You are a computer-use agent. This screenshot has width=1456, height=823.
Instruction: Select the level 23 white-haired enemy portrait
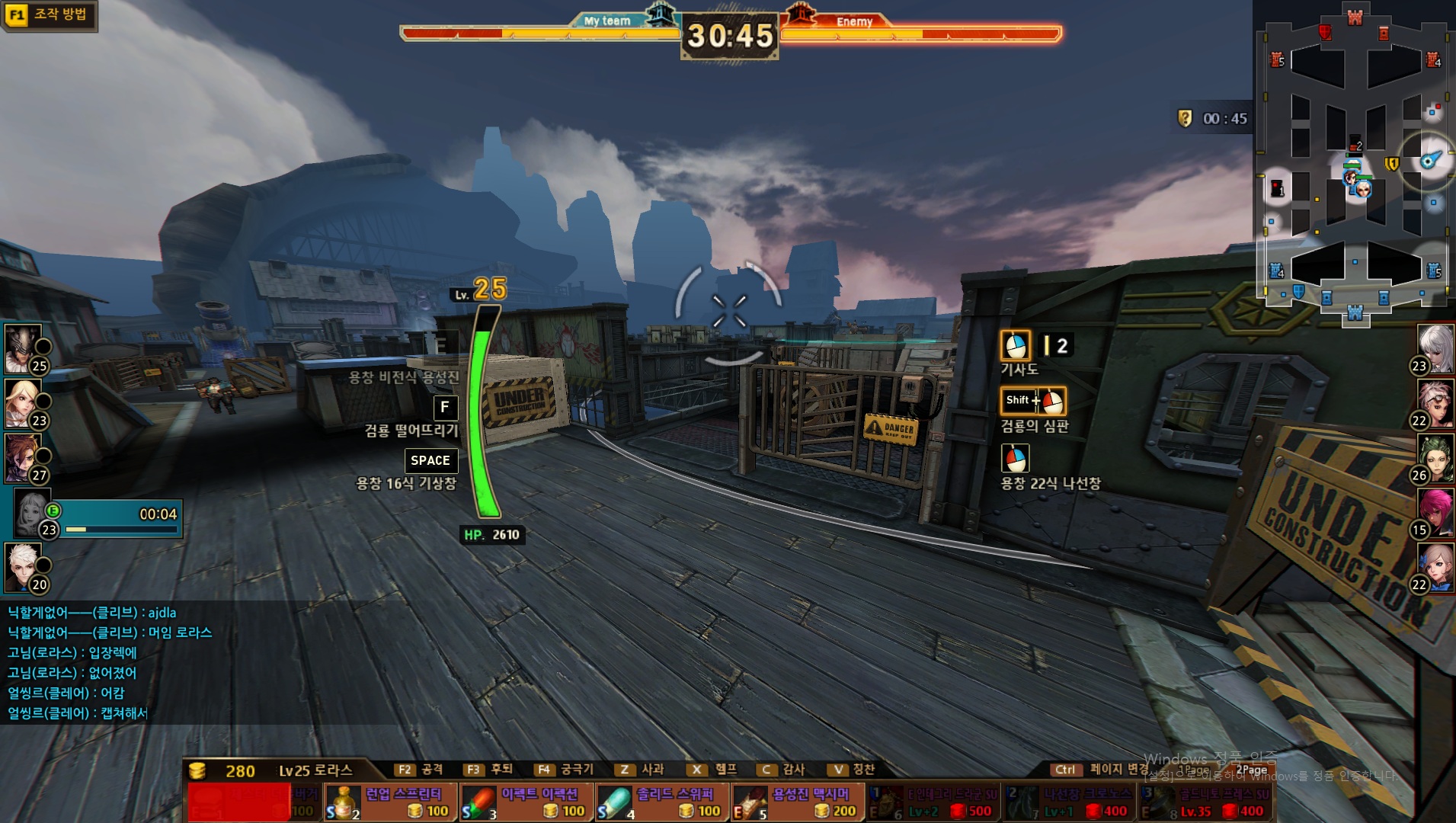[x=1435, y=349]
